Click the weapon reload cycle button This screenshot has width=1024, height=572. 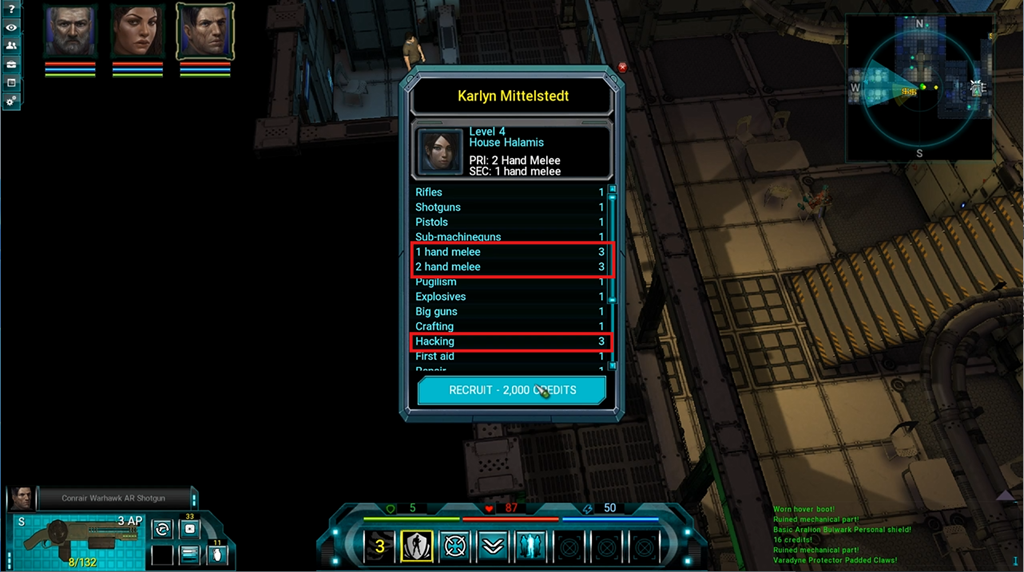160,528
